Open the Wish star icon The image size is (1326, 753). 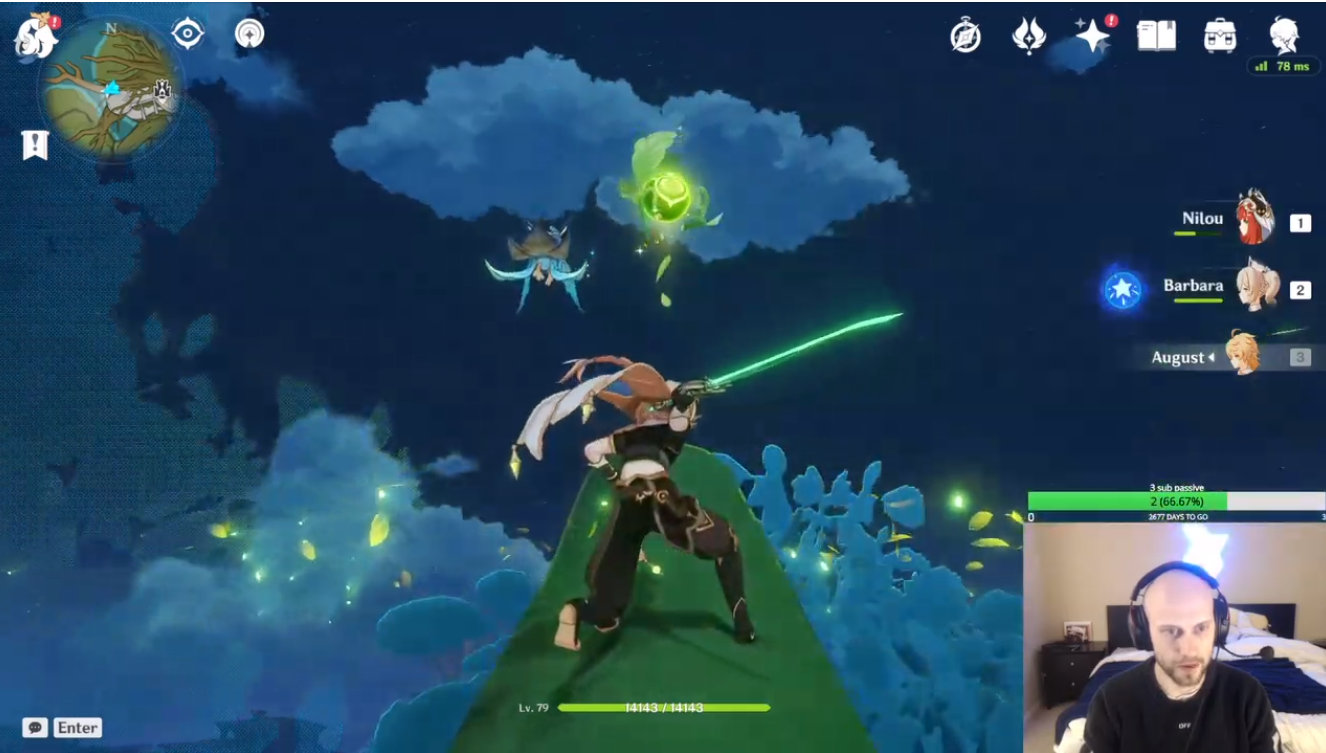[x=1092, y=36]
